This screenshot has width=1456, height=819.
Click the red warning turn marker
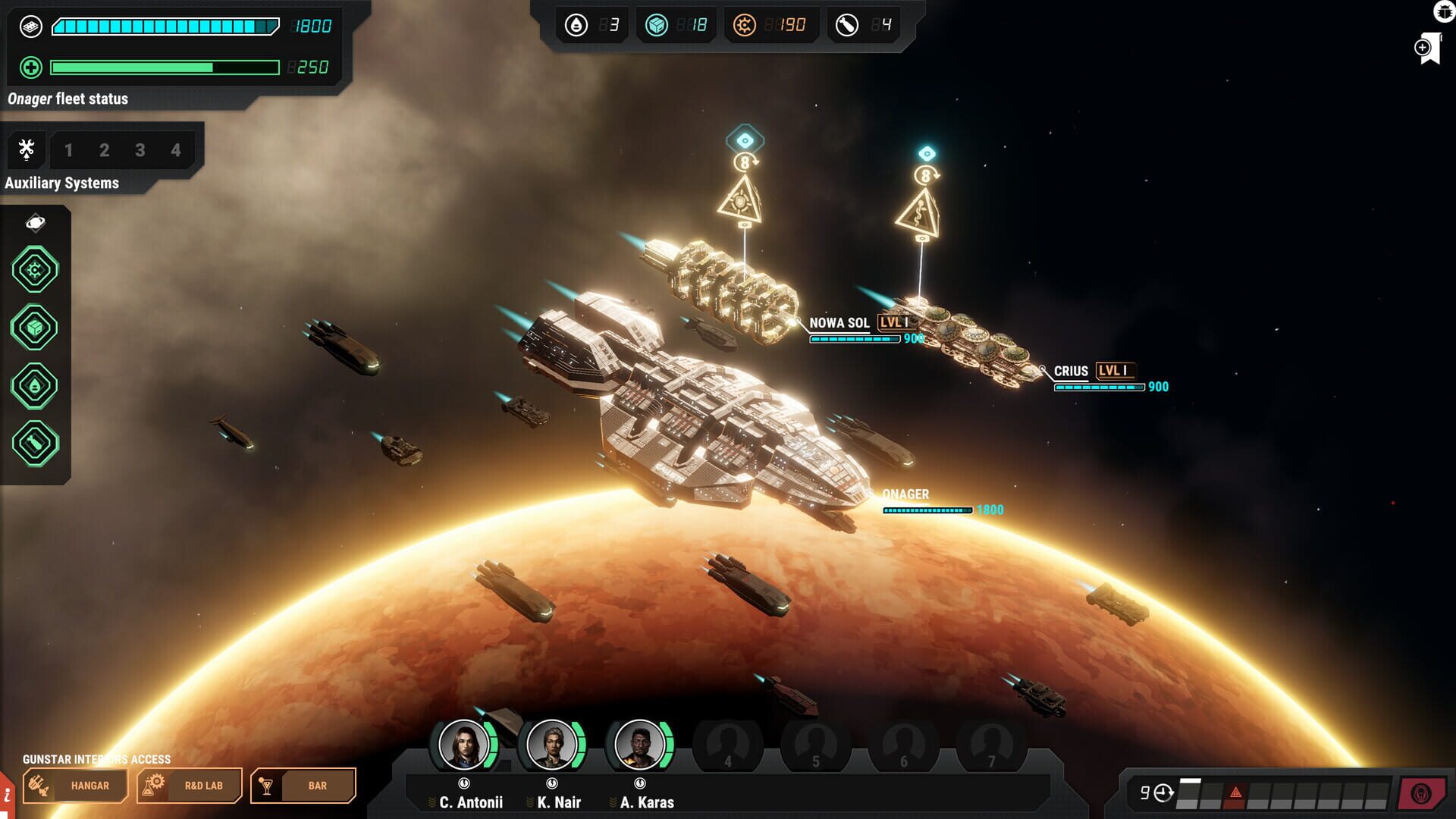[x=1235, y=793]
